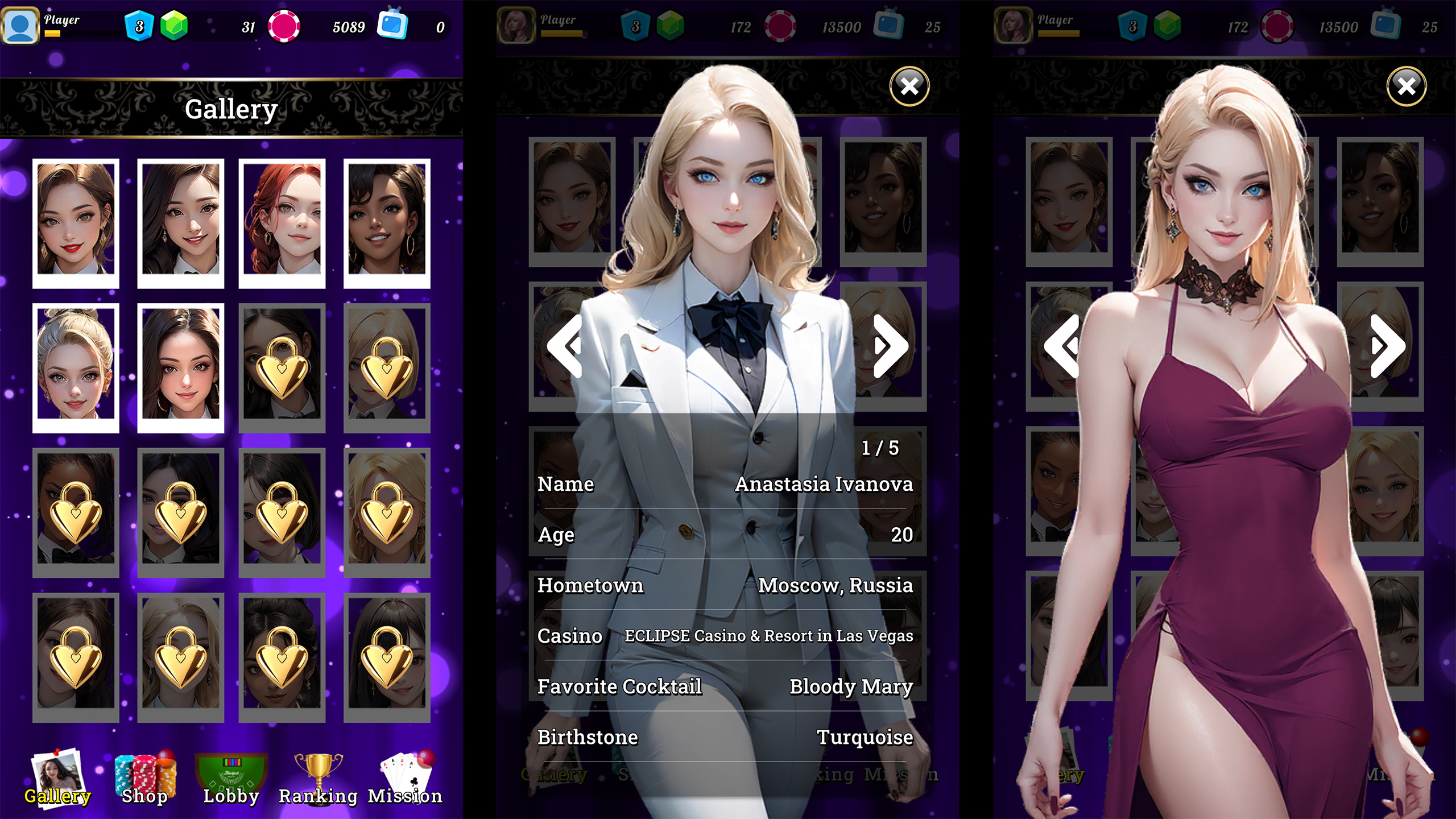The height and width of the screenshot is (819, 1456).
Task: Click left arrow next to purple dress character
Action: (1062, 346)
